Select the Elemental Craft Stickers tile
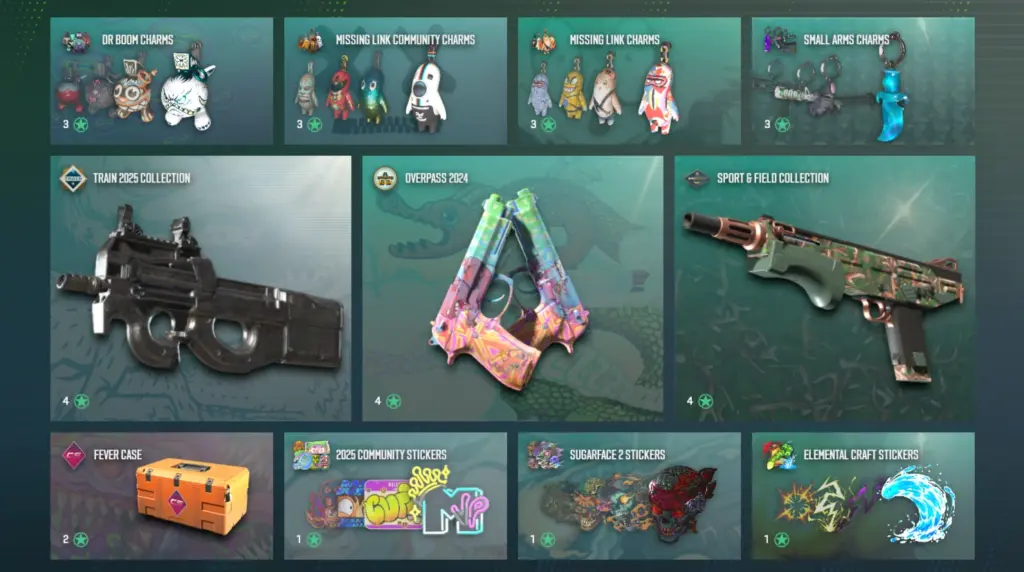Screen dimensions: 1024x572 tap(863, 495)
